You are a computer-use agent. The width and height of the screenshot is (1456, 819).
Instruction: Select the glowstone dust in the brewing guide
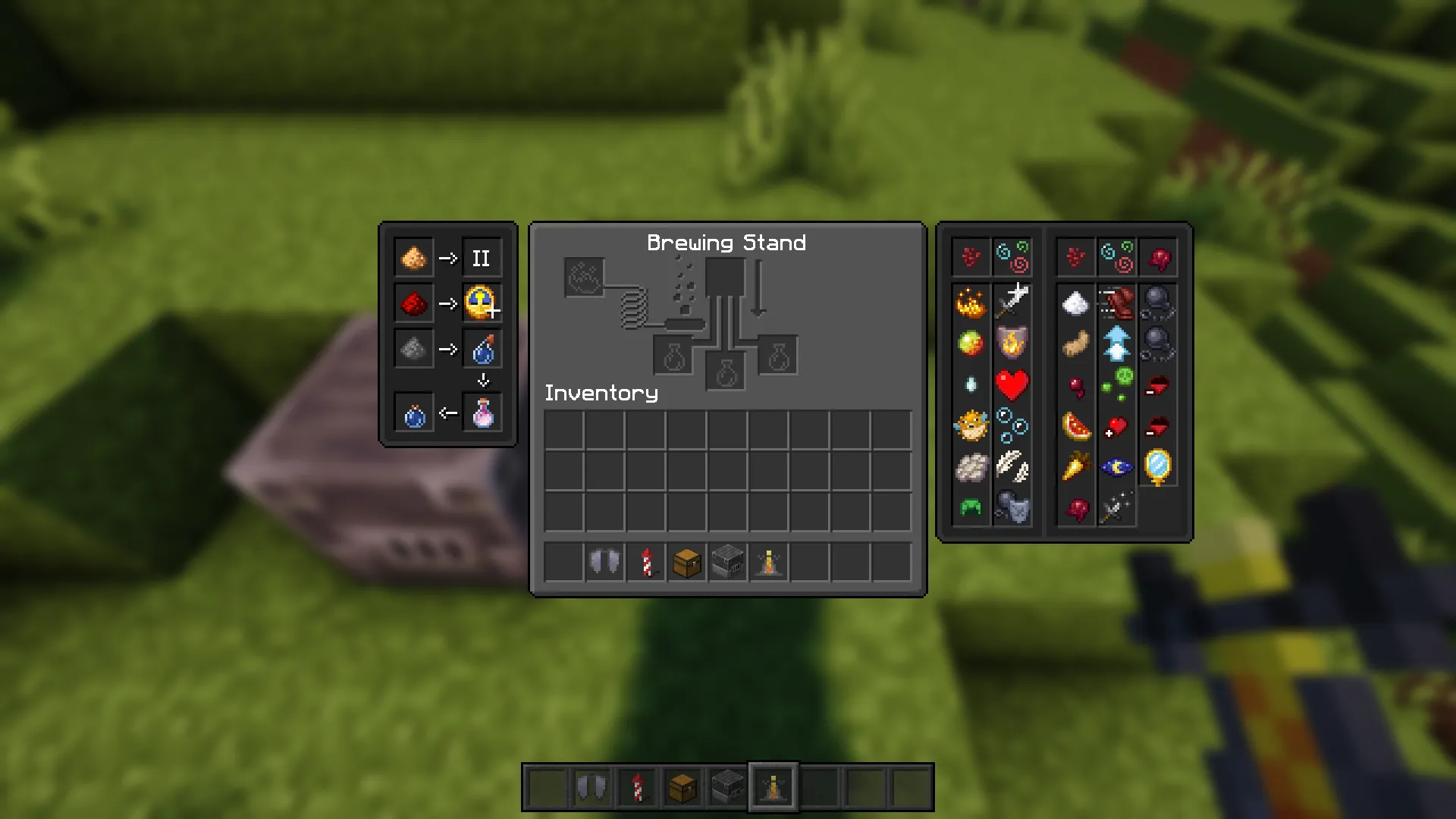click(413, 258)
